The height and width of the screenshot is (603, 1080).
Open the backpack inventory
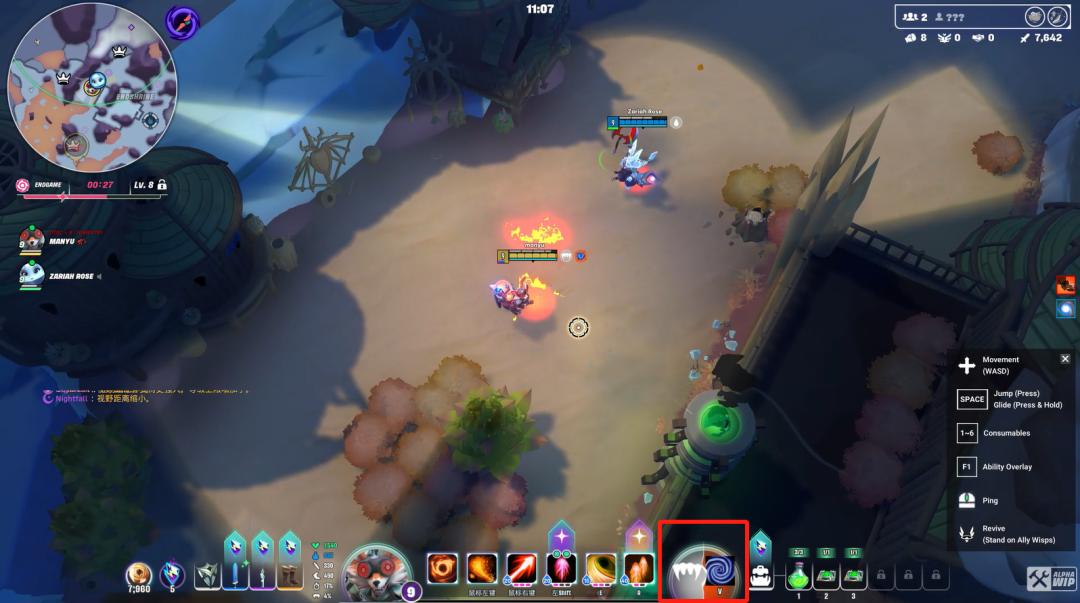pos(761,575)
